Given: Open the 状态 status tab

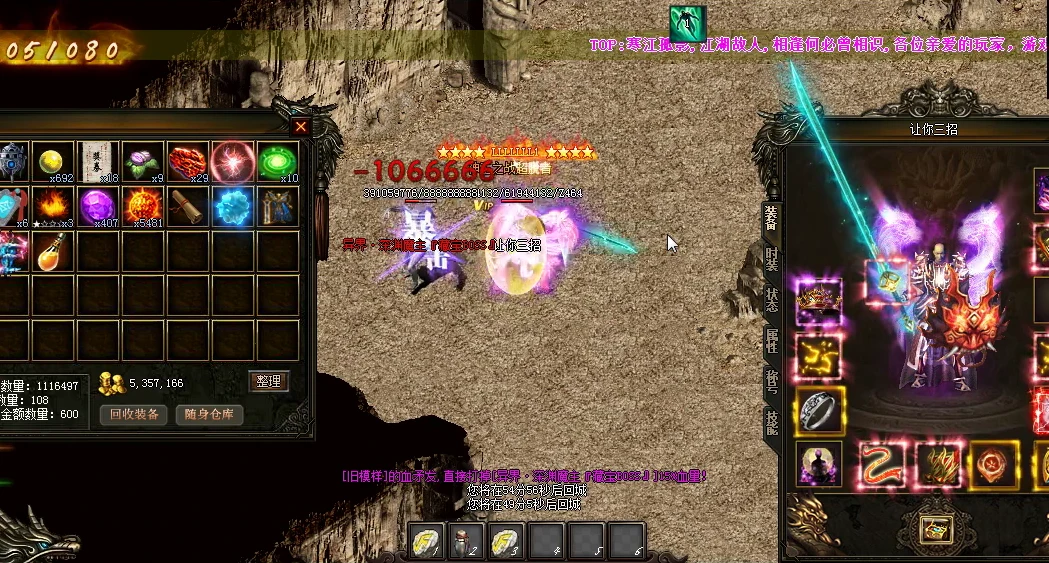Looking at the screenshot, I should pyautogui.click(x=771, y=300).
